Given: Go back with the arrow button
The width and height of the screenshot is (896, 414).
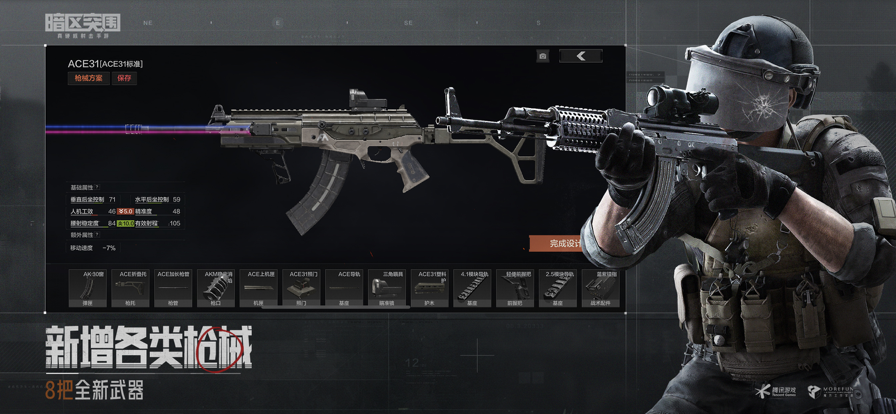Looking at the screenshot, I should tap(581, 56).
